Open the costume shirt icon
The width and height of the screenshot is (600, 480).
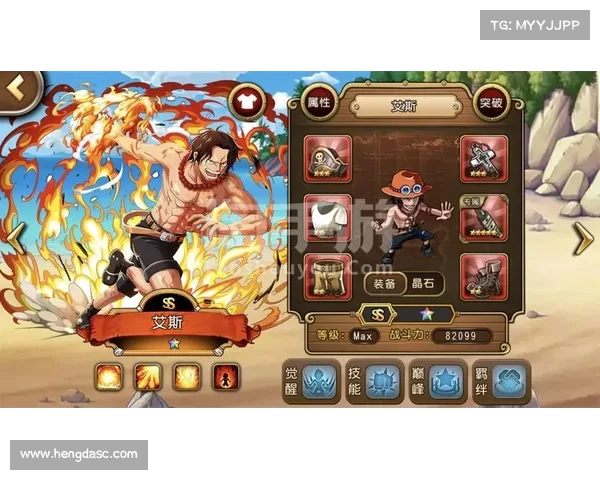tap(246, 100)
